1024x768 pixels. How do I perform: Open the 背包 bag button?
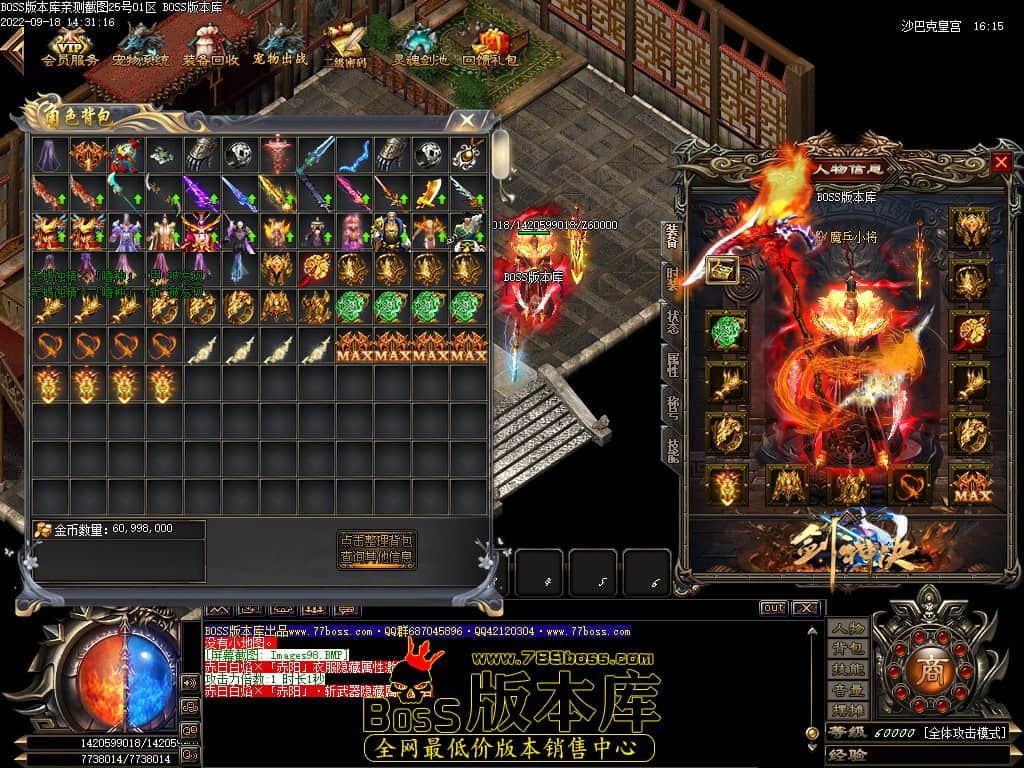848,650
